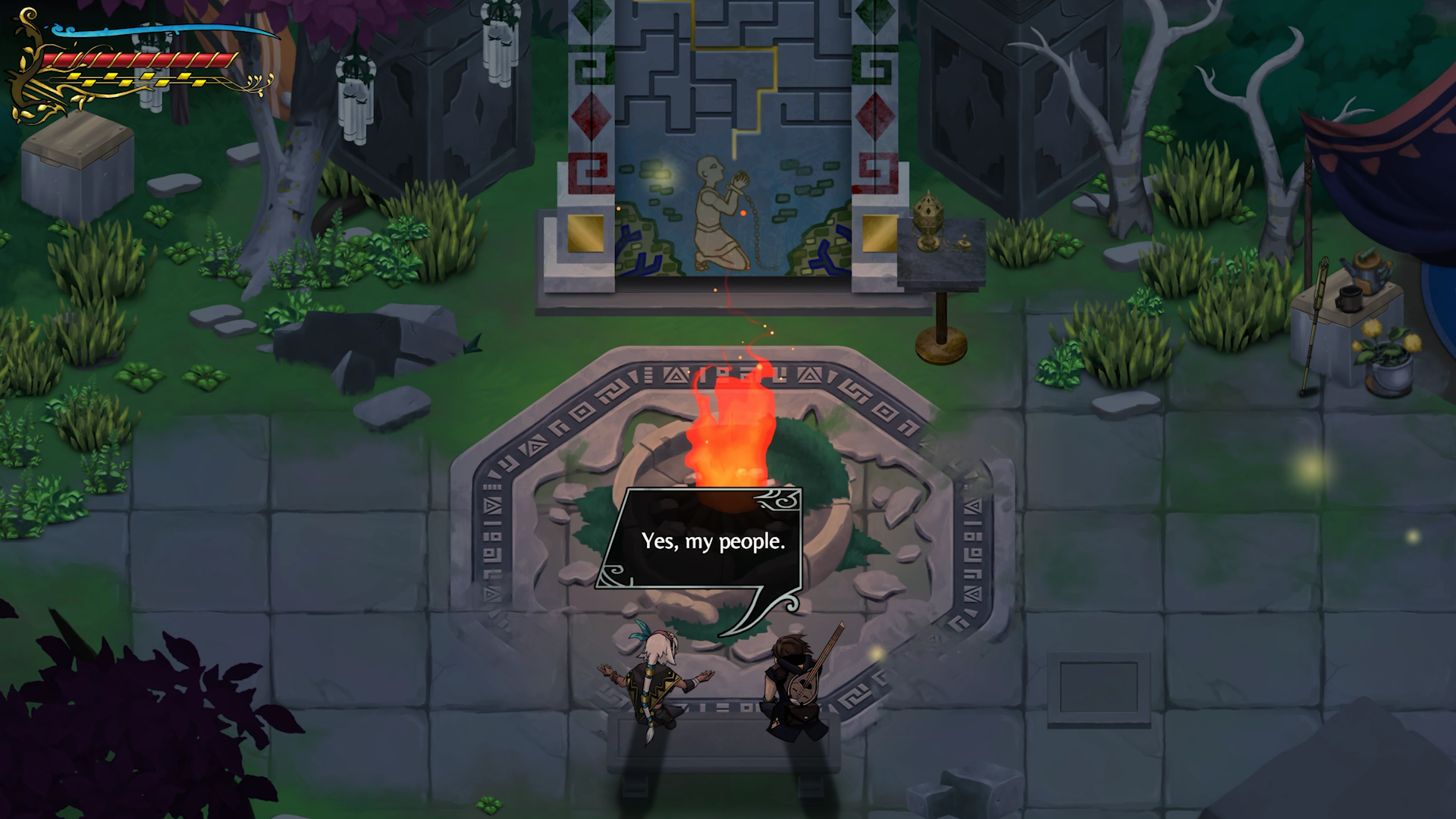Viewport: 1456px width, 819px height.
Task: Click the dialogue text 'Yes, my people.'
Action: tap(713, 541)
